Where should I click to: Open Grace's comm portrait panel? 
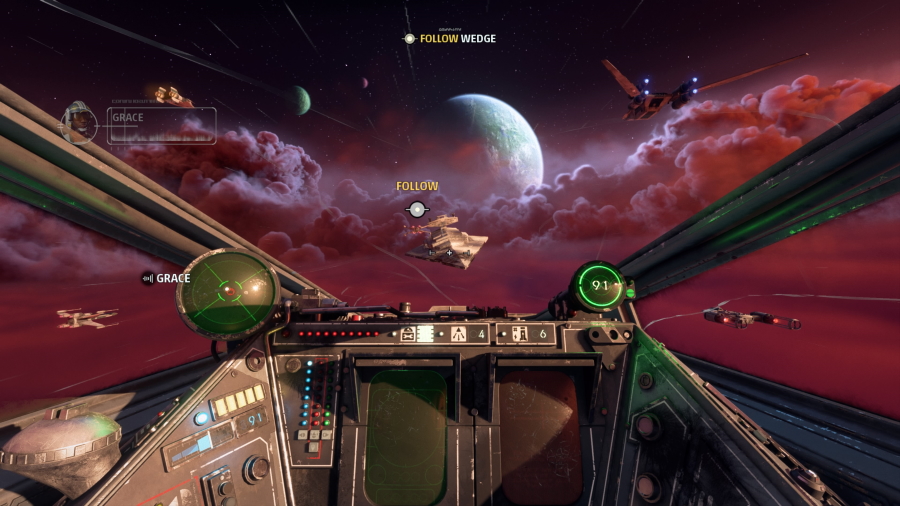pyautogui.click(x=139, y=124)
